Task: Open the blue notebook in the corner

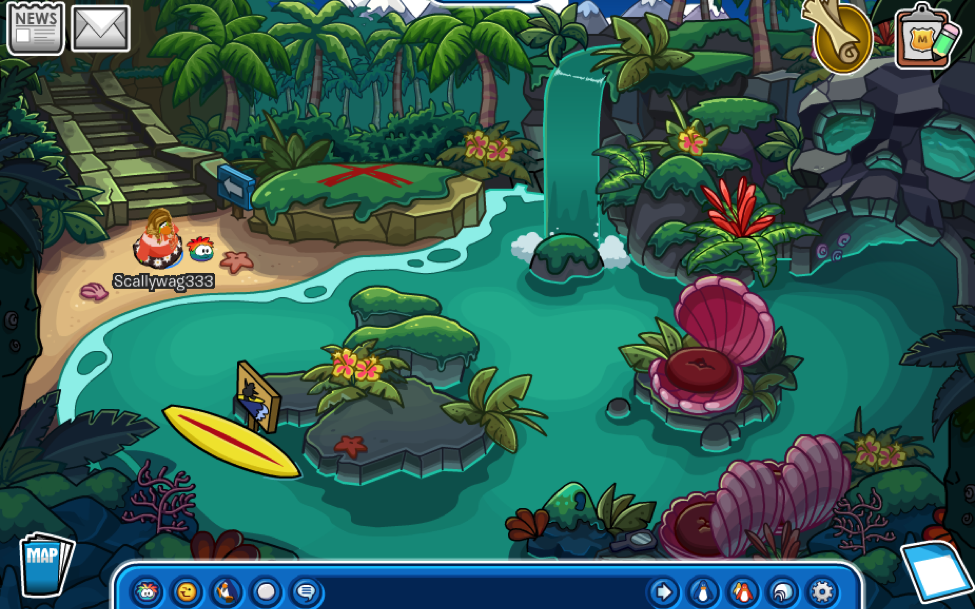Action: pyautogui.click(x=938, y=572)
